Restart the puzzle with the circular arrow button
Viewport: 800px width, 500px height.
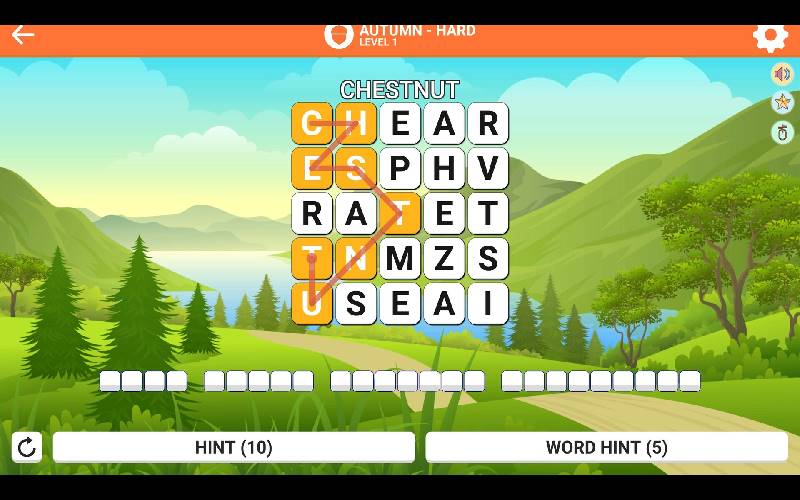(27, 447)
